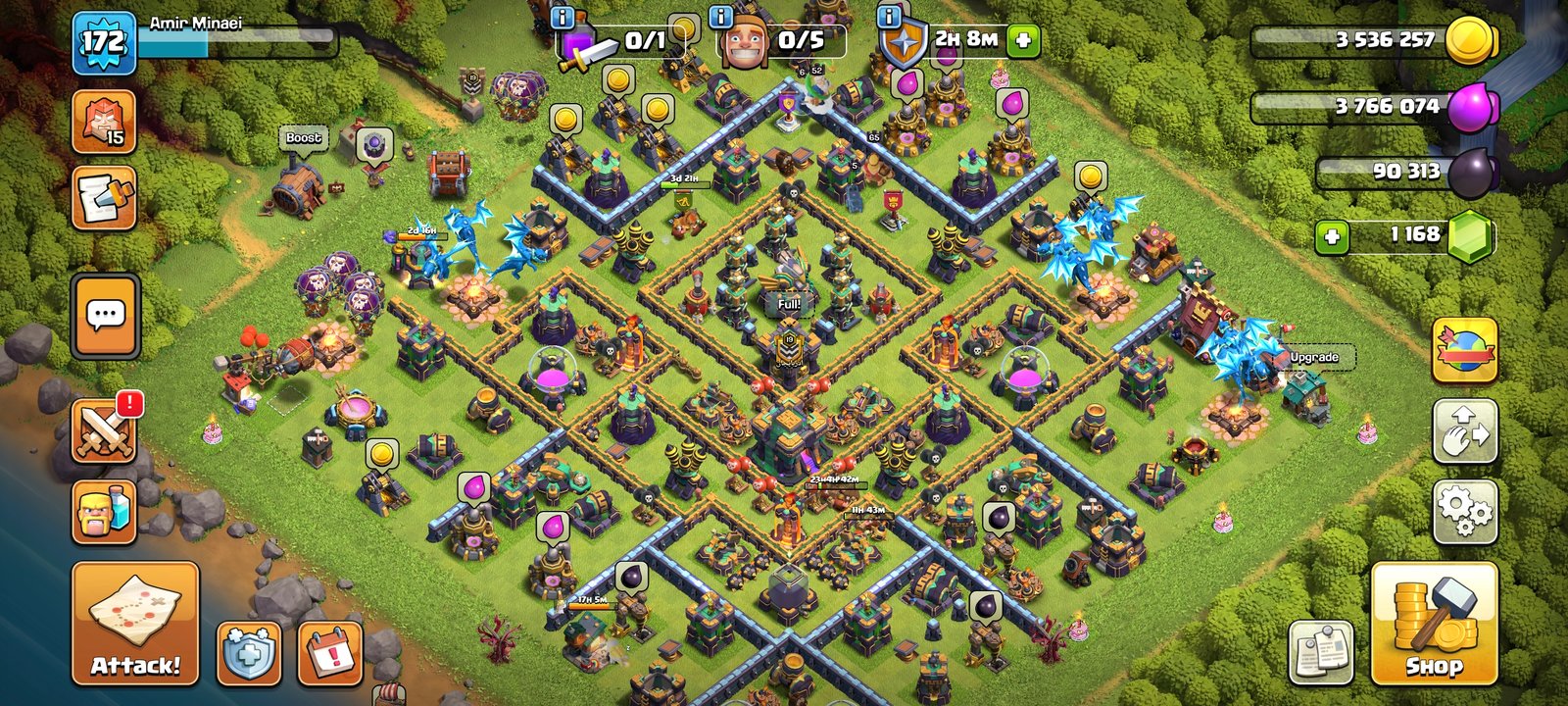Open the clipboard notes button
This screenshot has width=1568, height=706.
tap(1321, 652)
